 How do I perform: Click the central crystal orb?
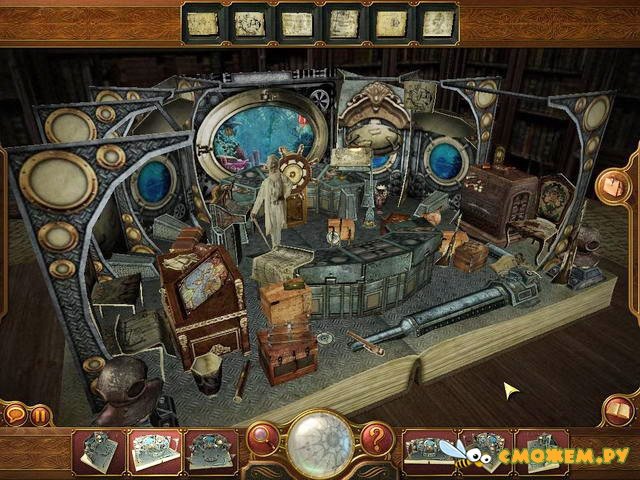coord(320,441)
